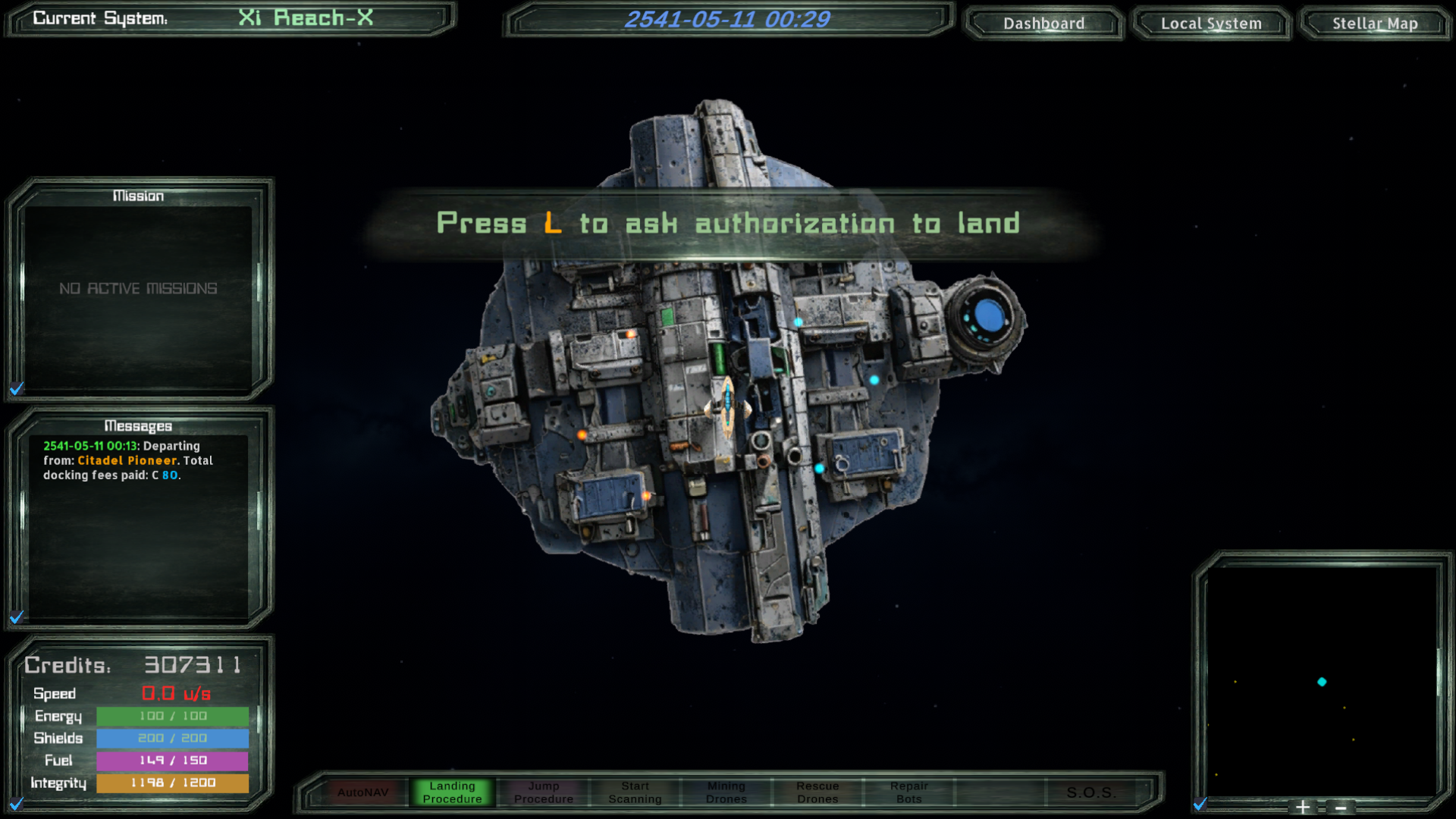Deploy Mining Drones
This screenshot has height=819, width=1456.
(726, 792)
